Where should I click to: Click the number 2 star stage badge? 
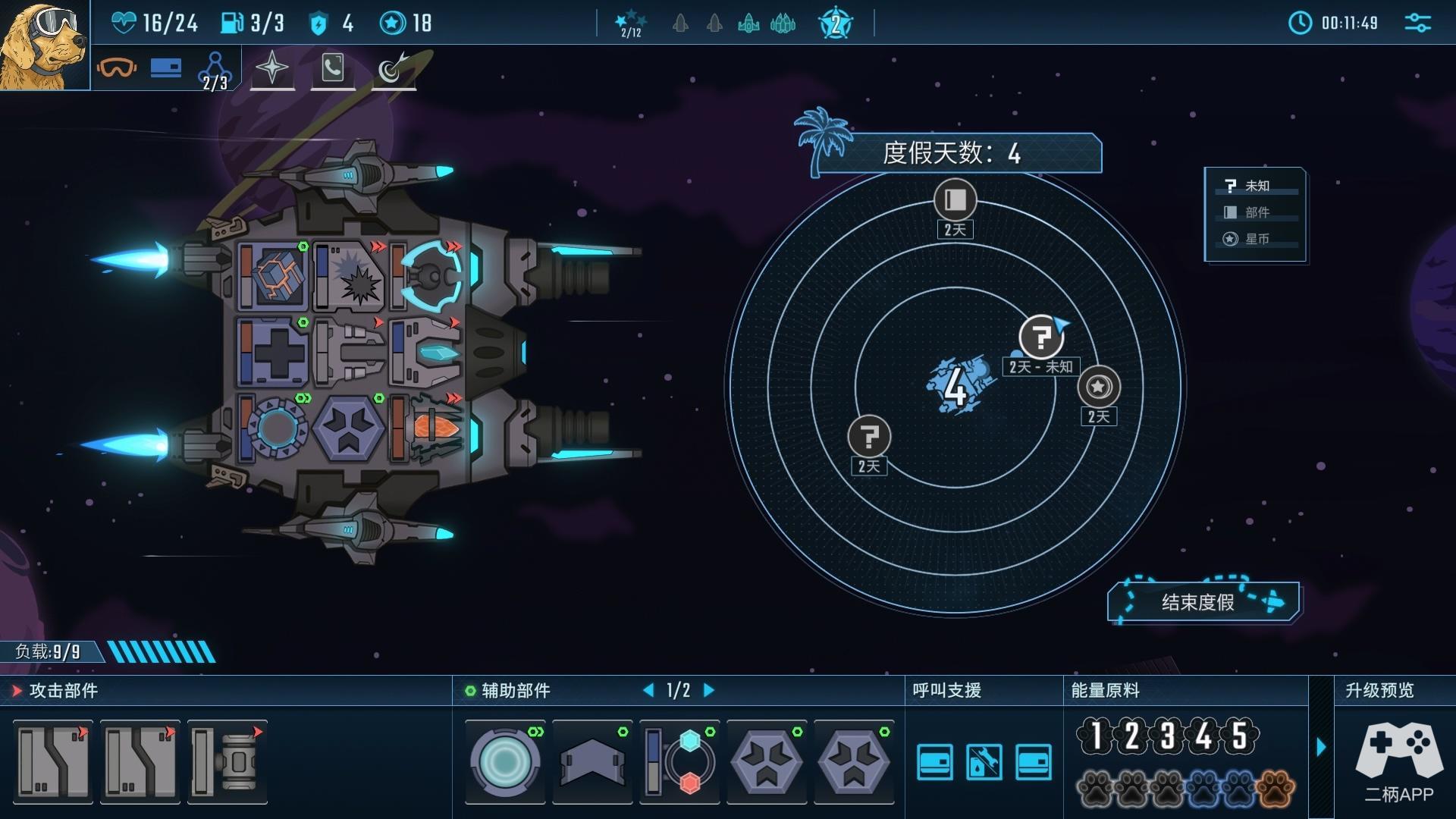coord(836,24)
